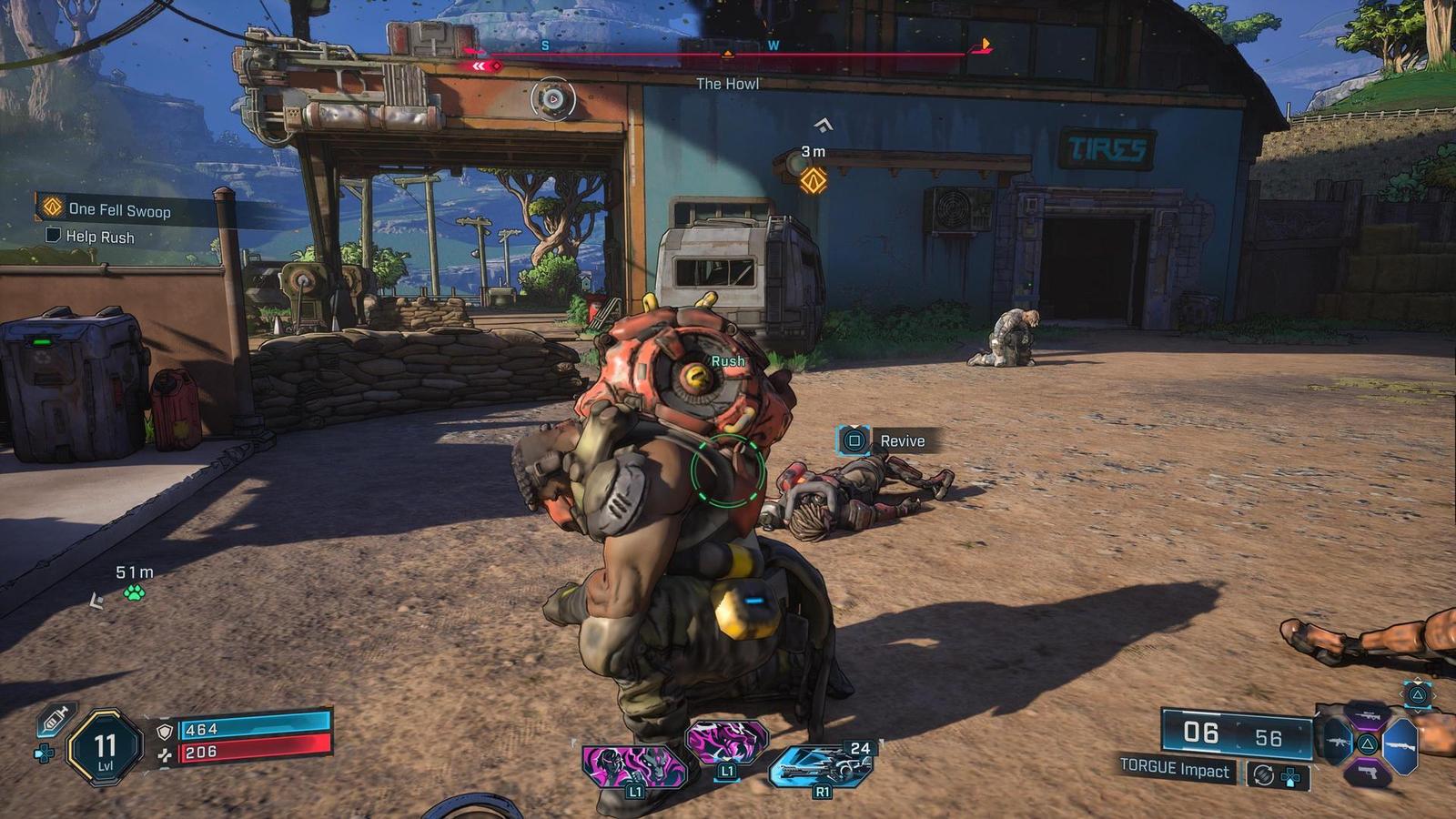Click the One Fell Swoop mission diamond icon

click(x=51, y=207)
